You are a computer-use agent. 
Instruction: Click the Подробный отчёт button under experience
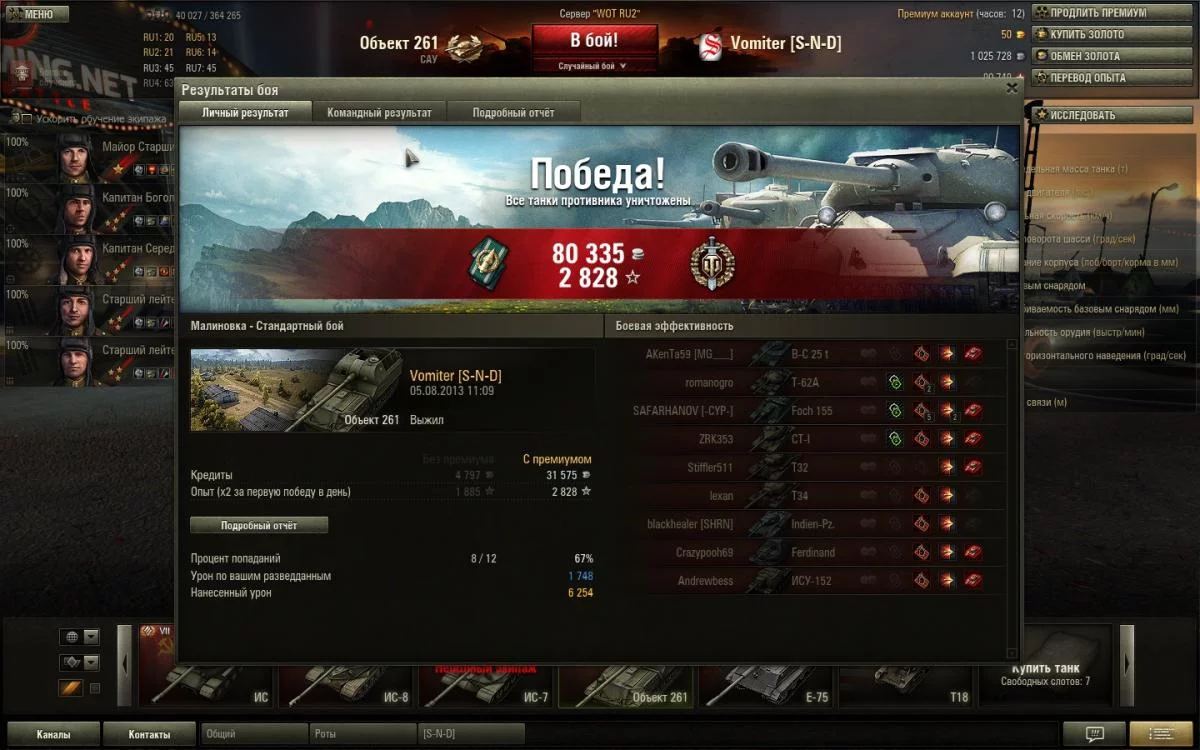[259, 525]
